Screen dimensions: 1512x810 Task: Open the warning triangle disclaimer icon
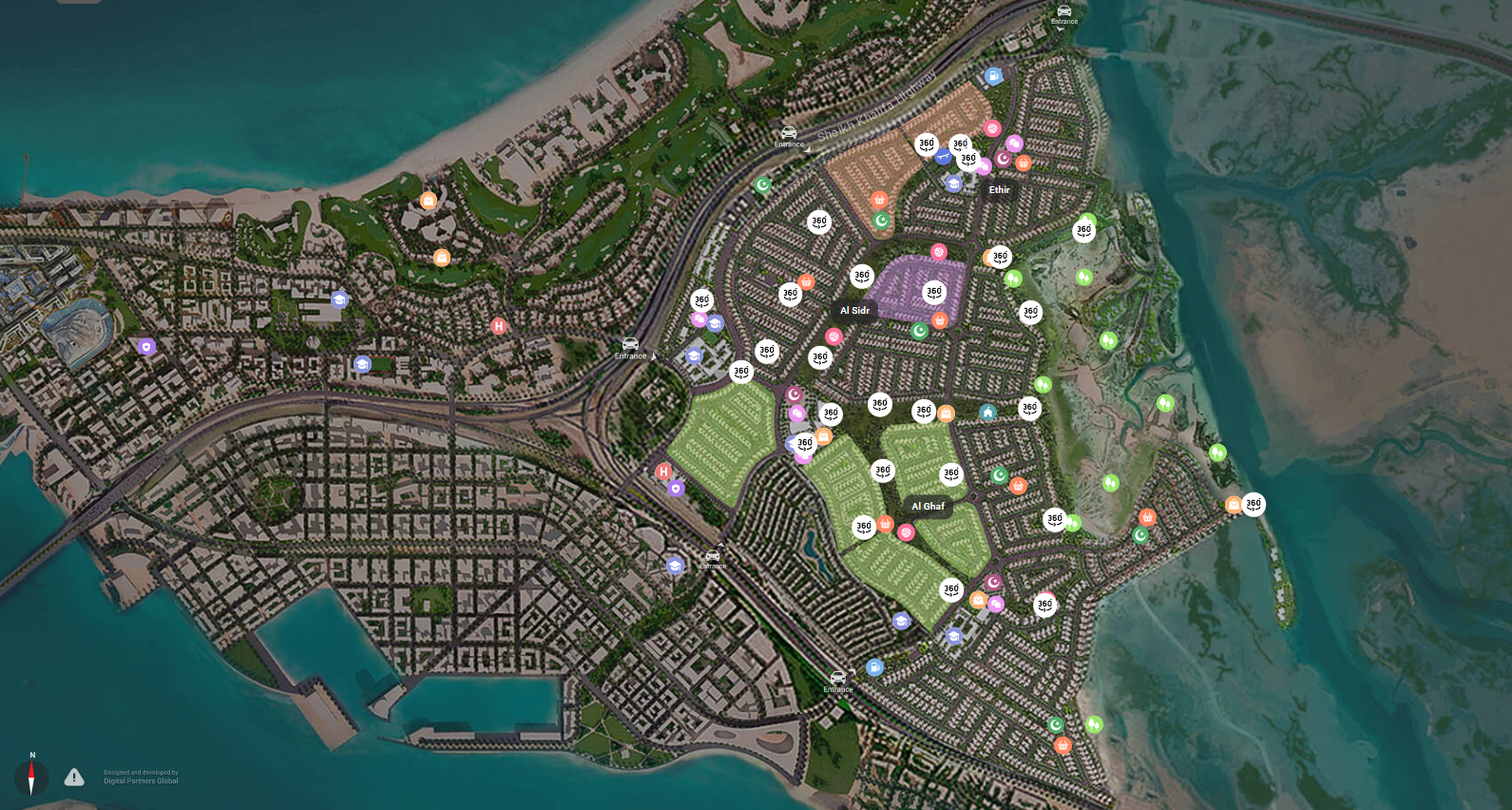(x=74, y=778)
